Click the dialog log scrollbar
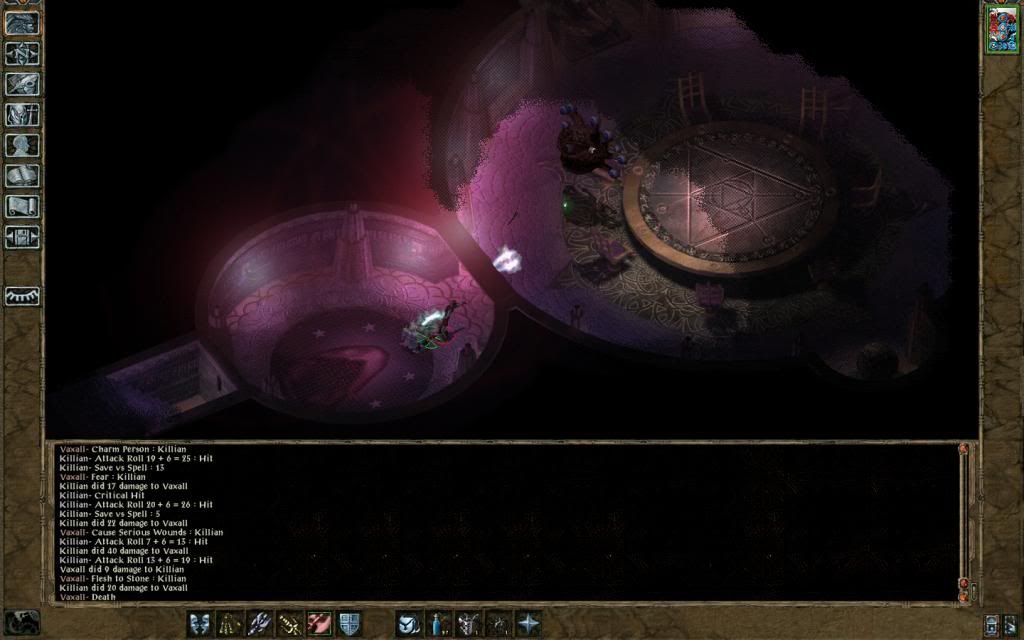Screen dimensions: 1024x640 pyautogui.click(x=965, y=520)
